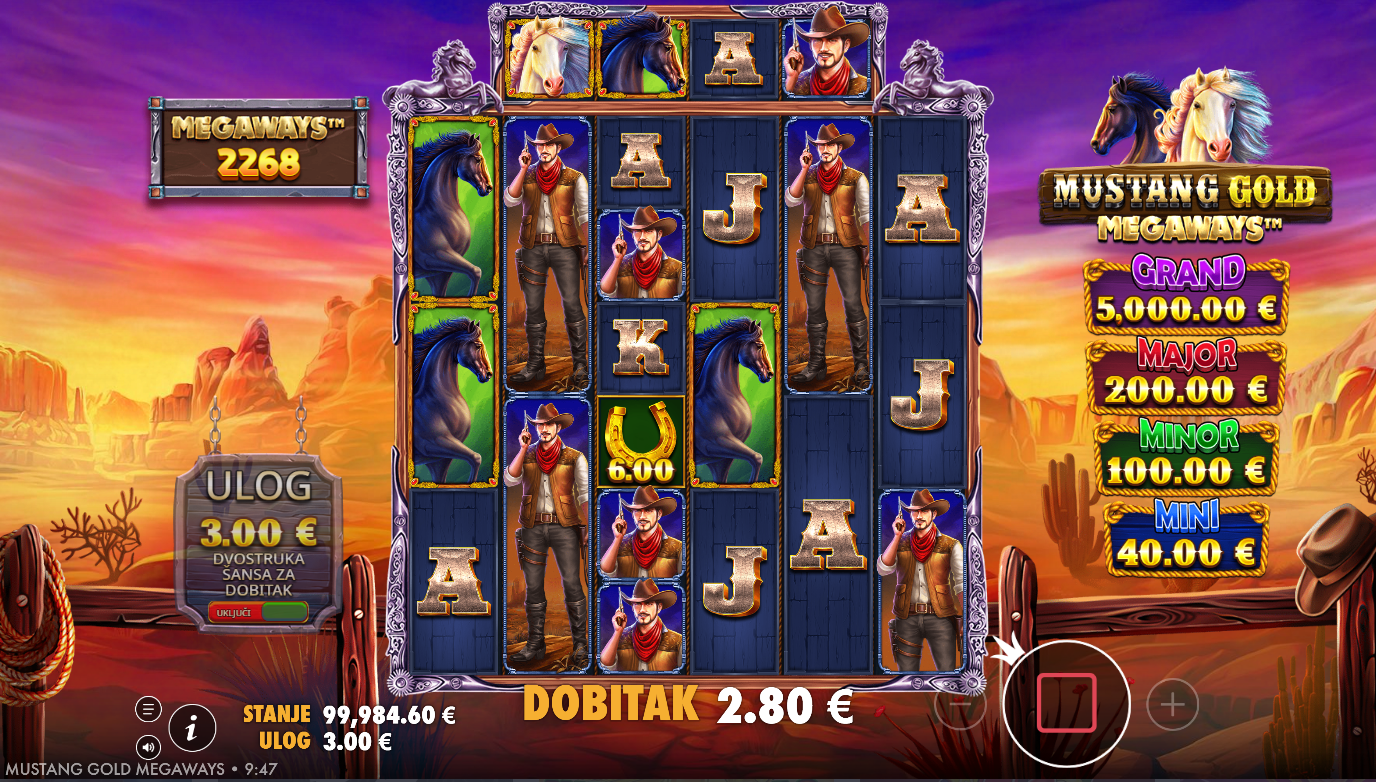1376x782 pixels.
Task: Decrease the bet with the minus button
Action: tap(959, 705)
